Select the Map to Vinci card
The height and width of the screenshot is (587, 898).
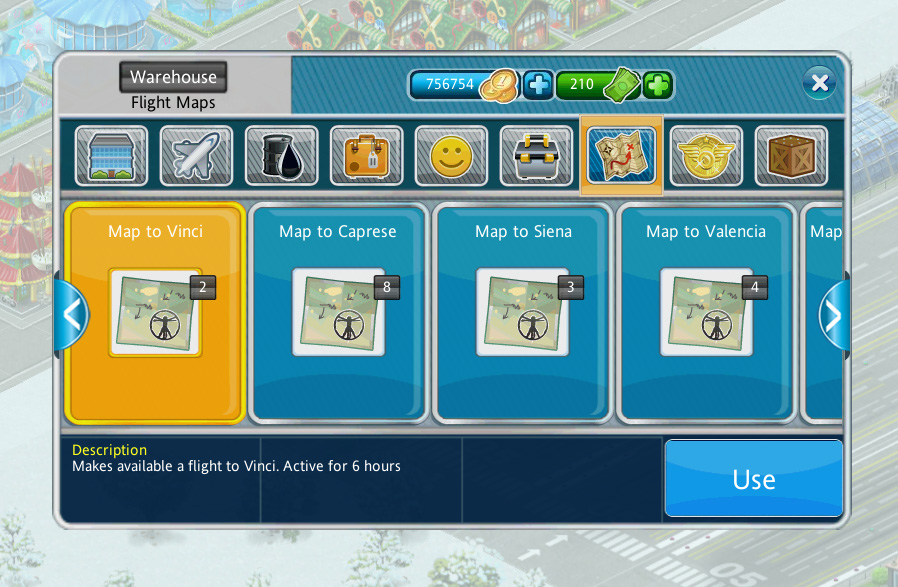[x=155, y=312]
